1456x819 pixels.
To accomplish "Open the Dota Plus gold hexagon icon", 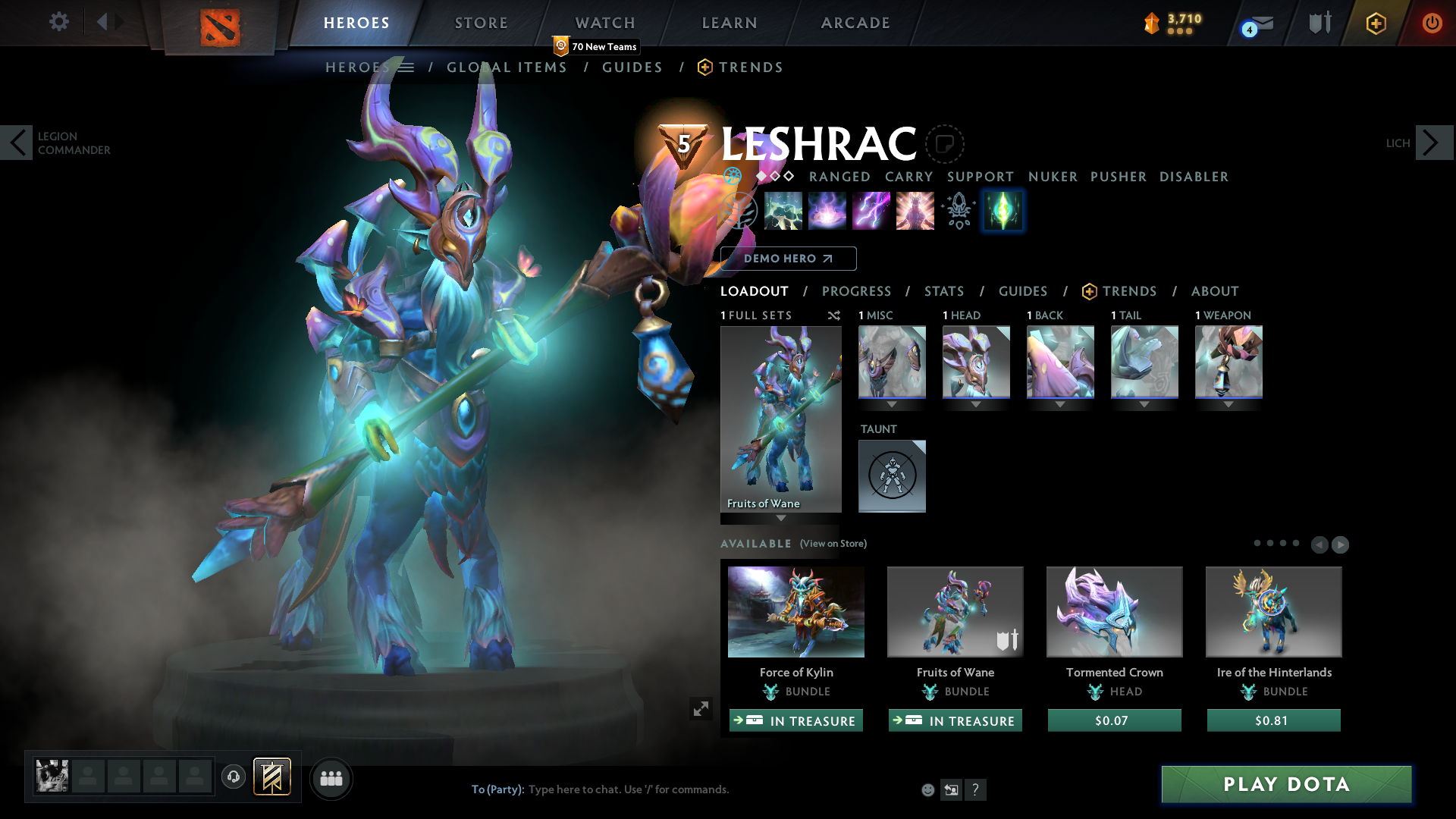I will [1375, 23].
